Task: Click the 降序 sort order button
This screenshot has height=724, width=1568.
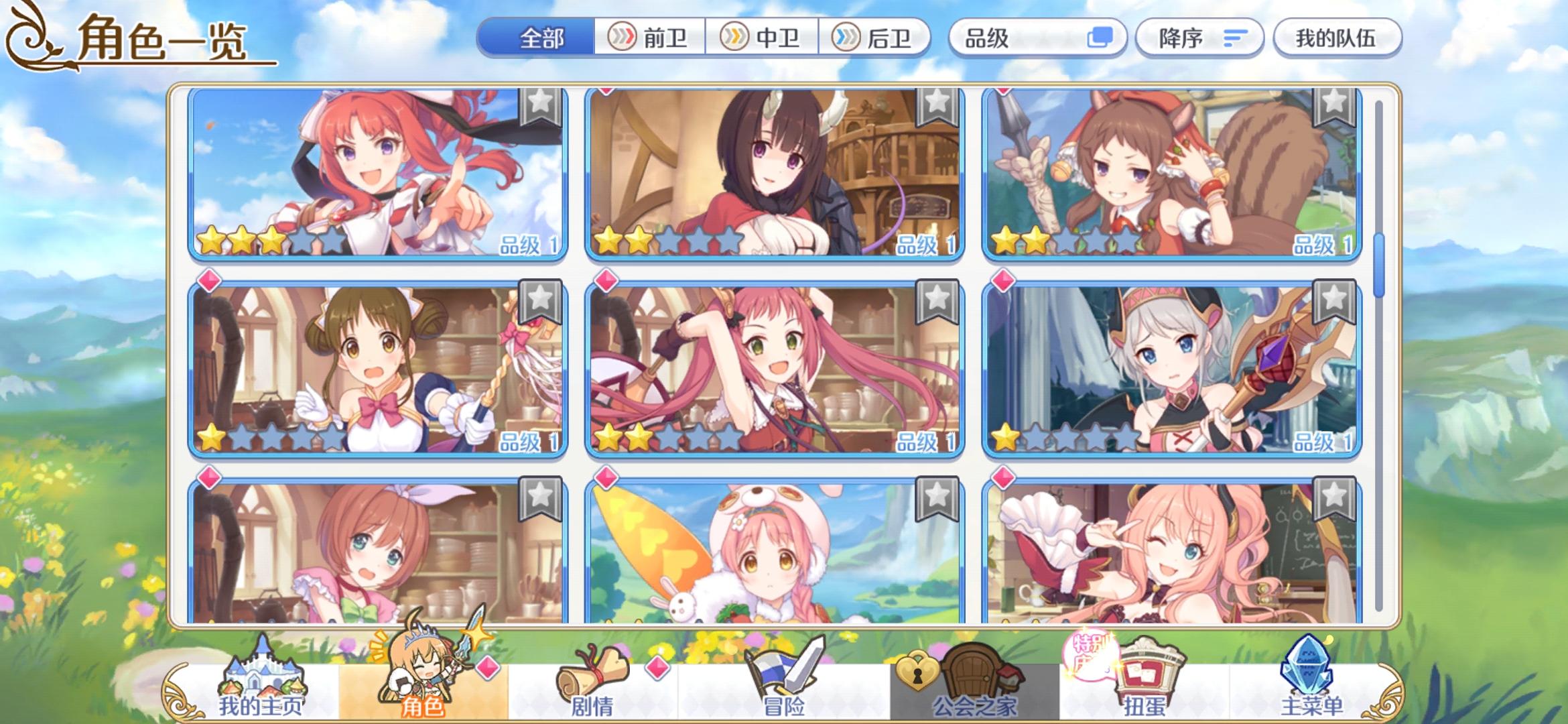Action: pyautogui.click(x=1199, y=38)
